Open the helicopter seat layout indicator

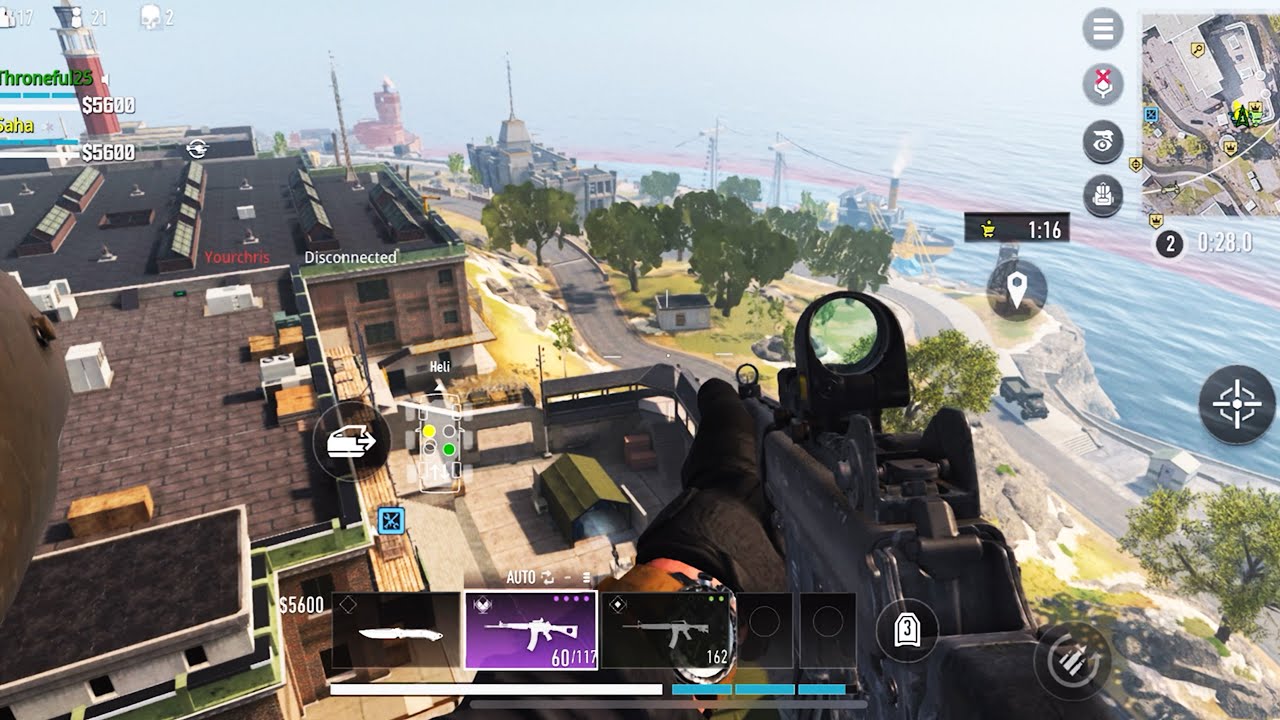[x=439, y=443]
